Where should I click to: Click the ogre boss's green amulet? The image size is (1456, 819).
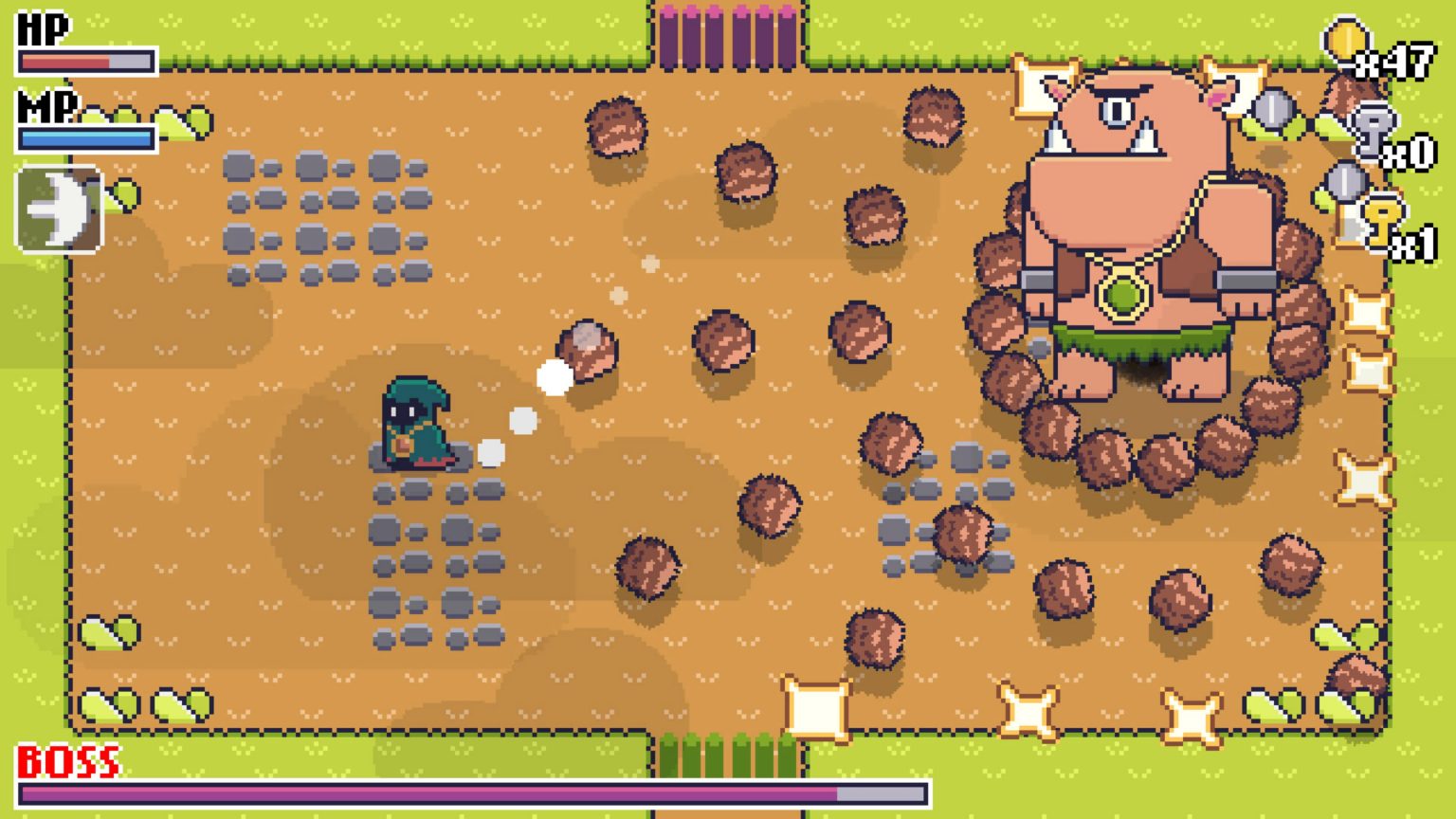click(x=1120, y=294)
